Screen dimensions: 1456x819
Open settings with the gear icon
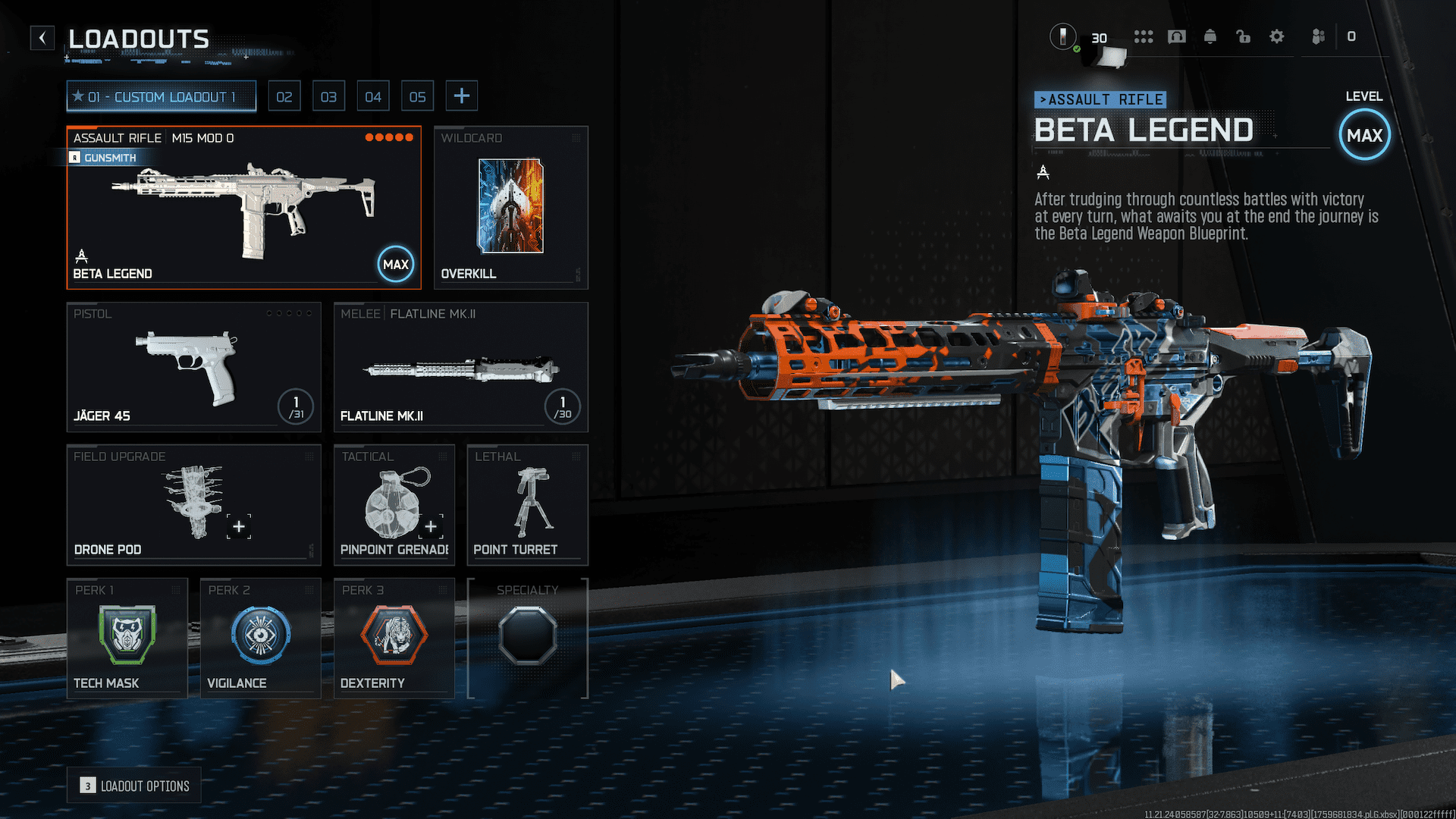tap(1277, 36)
